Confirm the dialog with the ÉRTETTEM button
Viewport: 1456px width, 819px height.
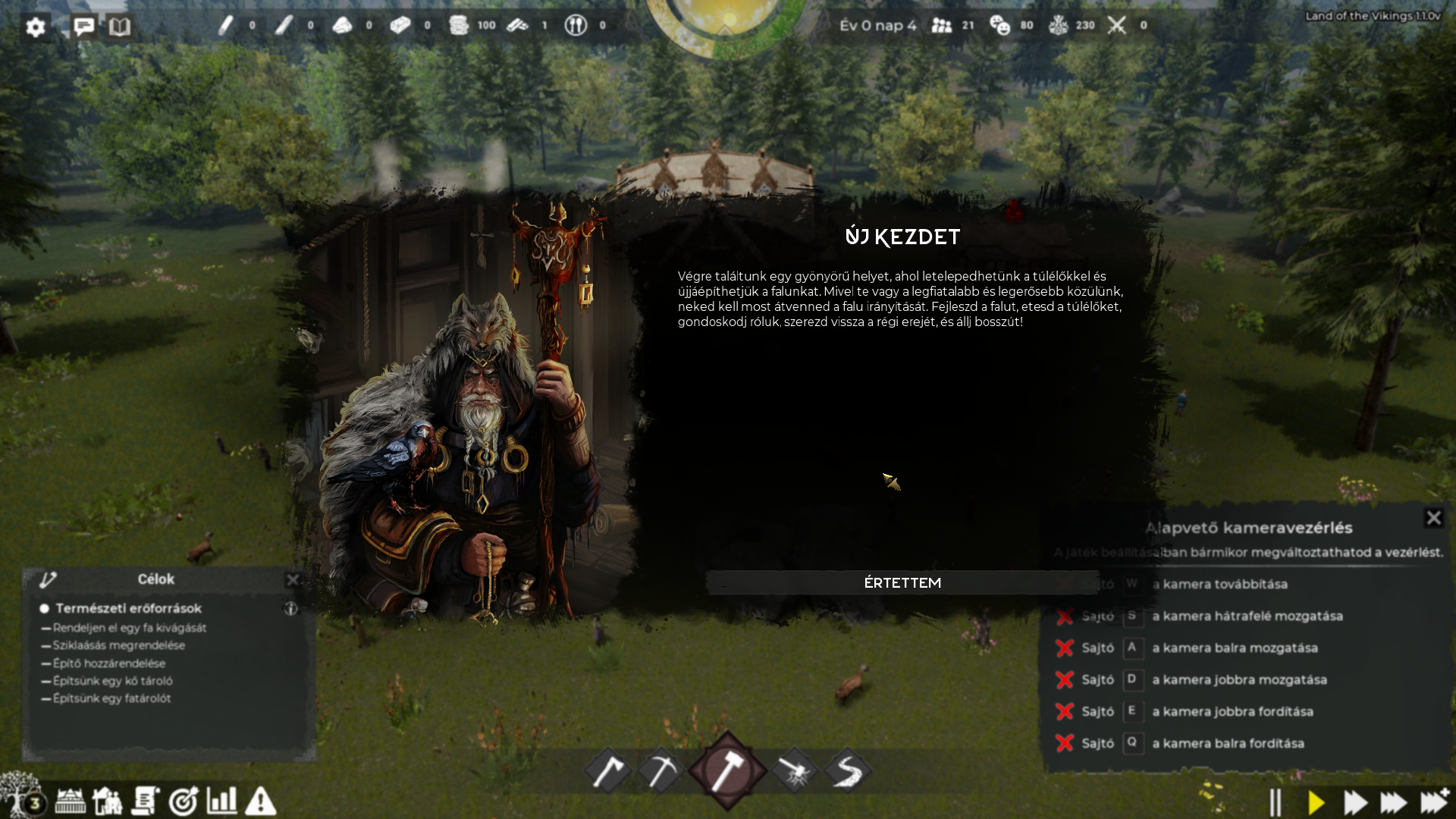coord(902,582)
